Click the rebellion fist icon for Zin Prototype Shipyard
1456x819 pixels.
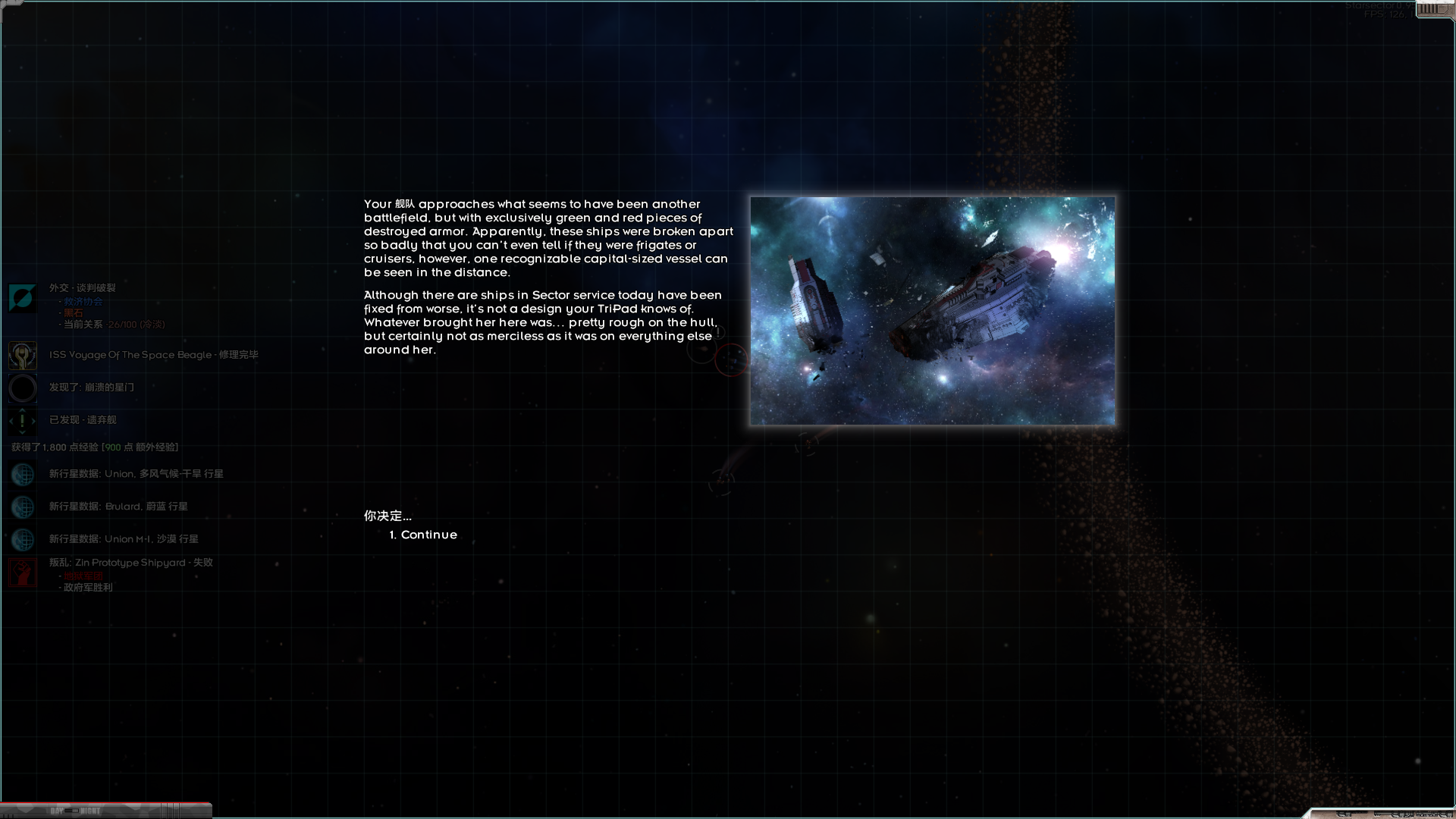coord(22,572)
